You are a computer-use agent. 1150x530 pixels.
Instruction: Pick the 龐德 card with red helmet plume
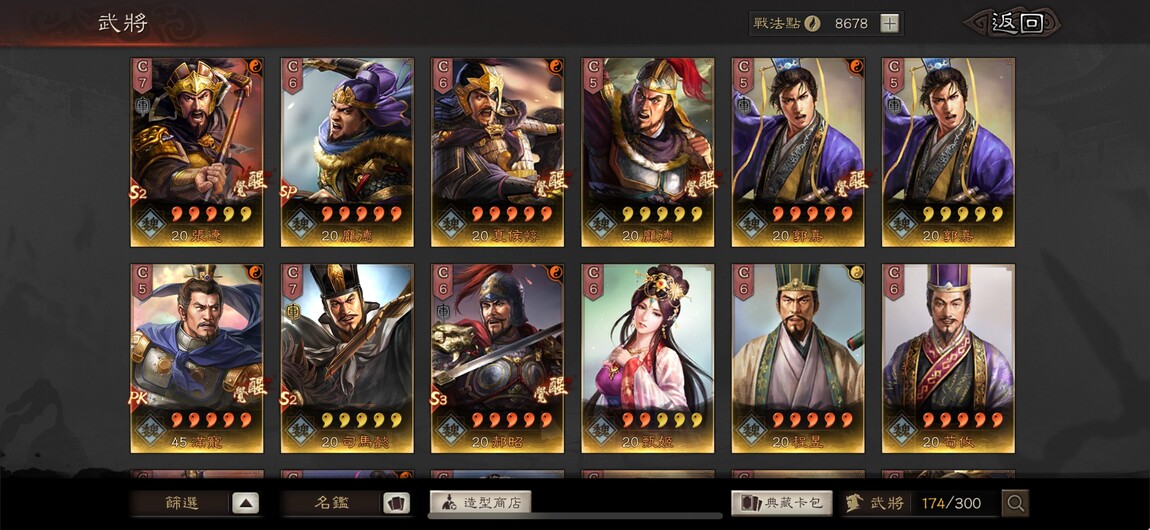tap(647, 152)
